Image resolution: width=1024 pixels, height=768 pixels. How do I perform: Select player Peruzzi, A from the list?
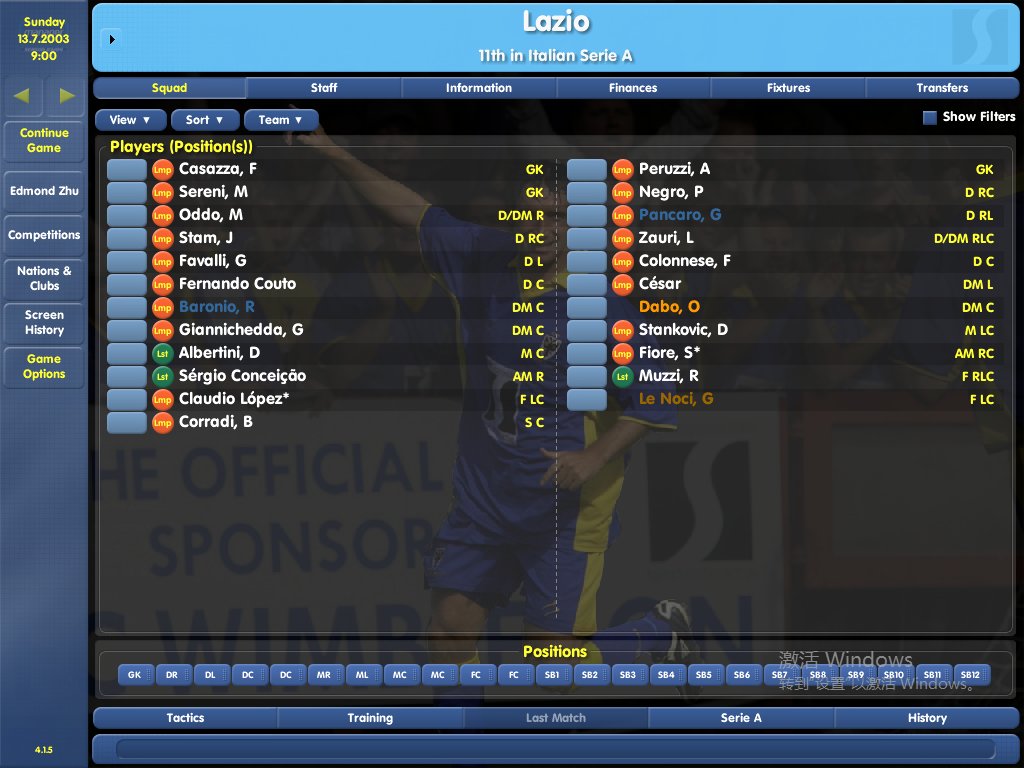pos(674,169)
